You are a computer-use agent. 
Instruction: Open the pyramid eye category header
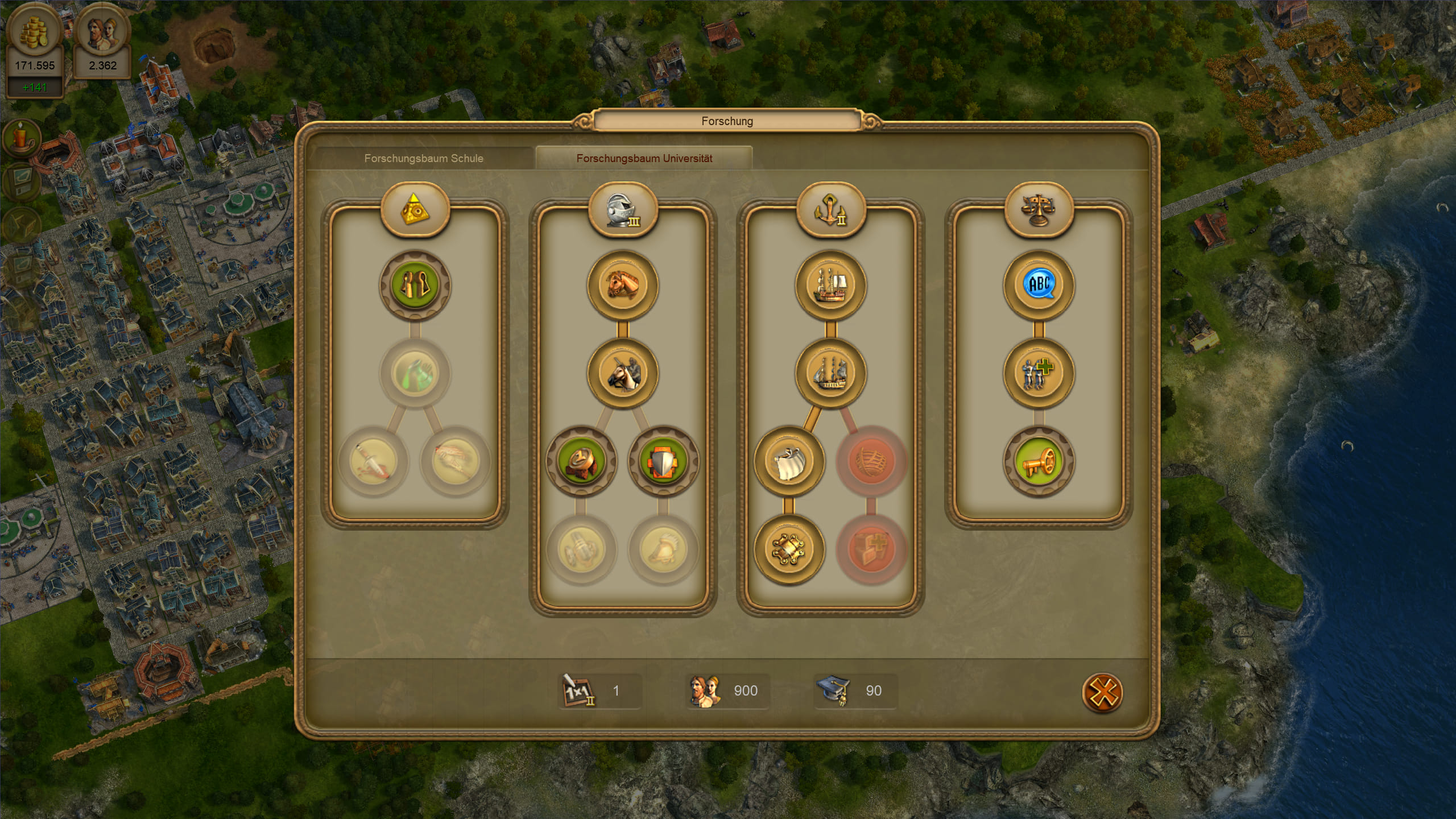coord(415,210)
